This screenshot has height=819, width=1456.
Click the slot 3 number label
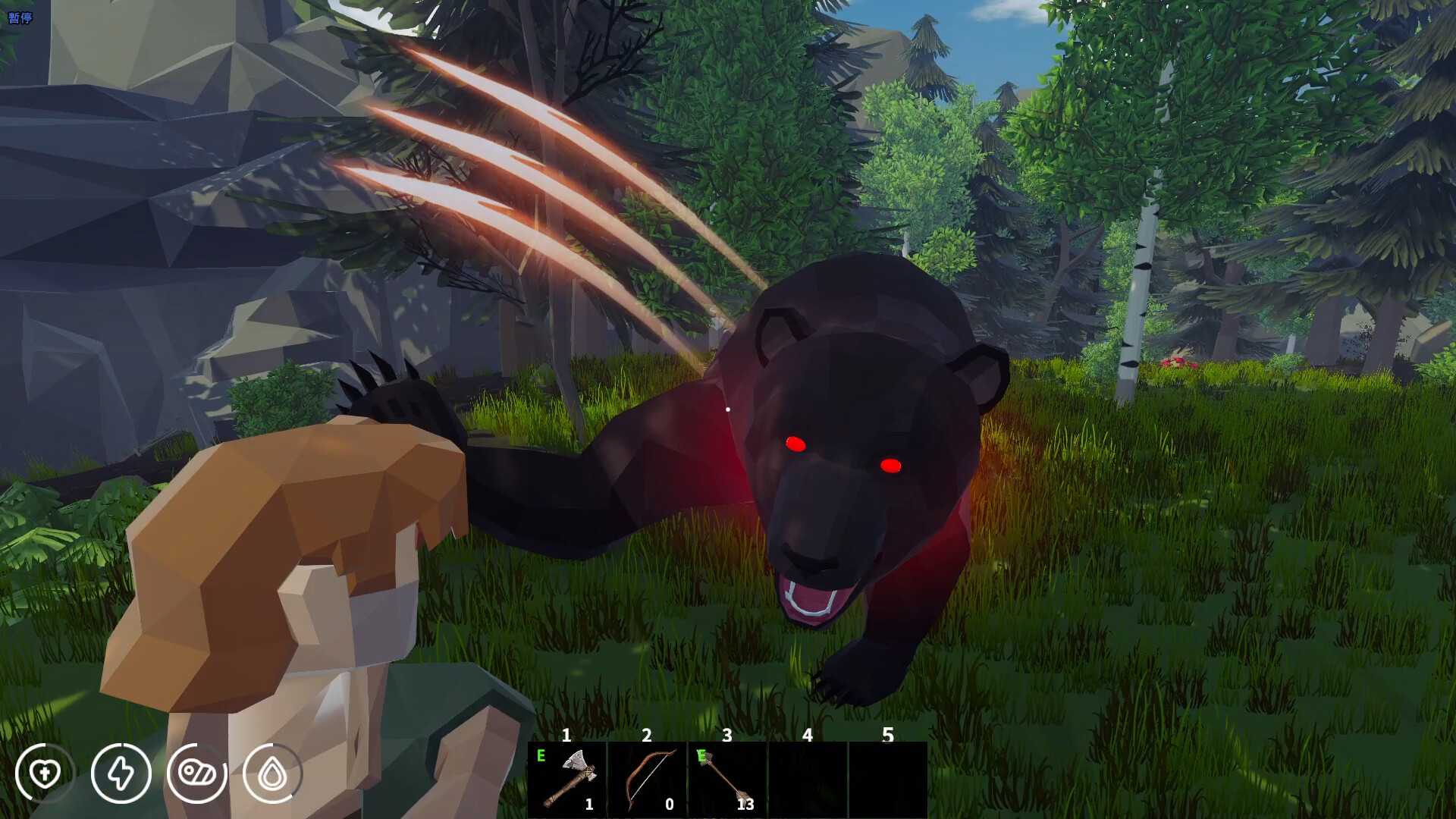[726, 735]
